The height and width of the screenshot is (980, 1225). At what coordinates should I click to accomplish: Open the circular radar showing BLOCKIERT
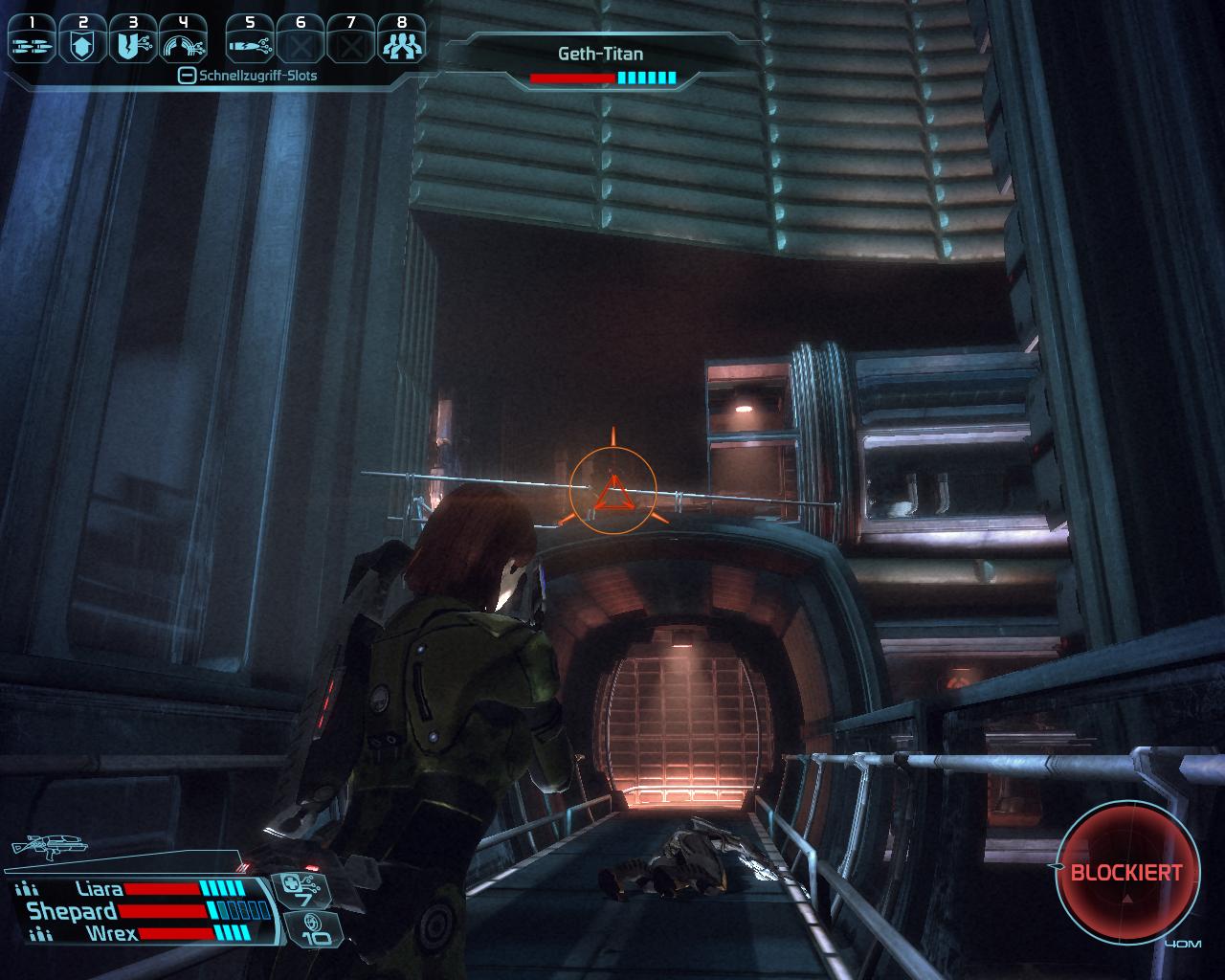click(x=1126, y=873)
